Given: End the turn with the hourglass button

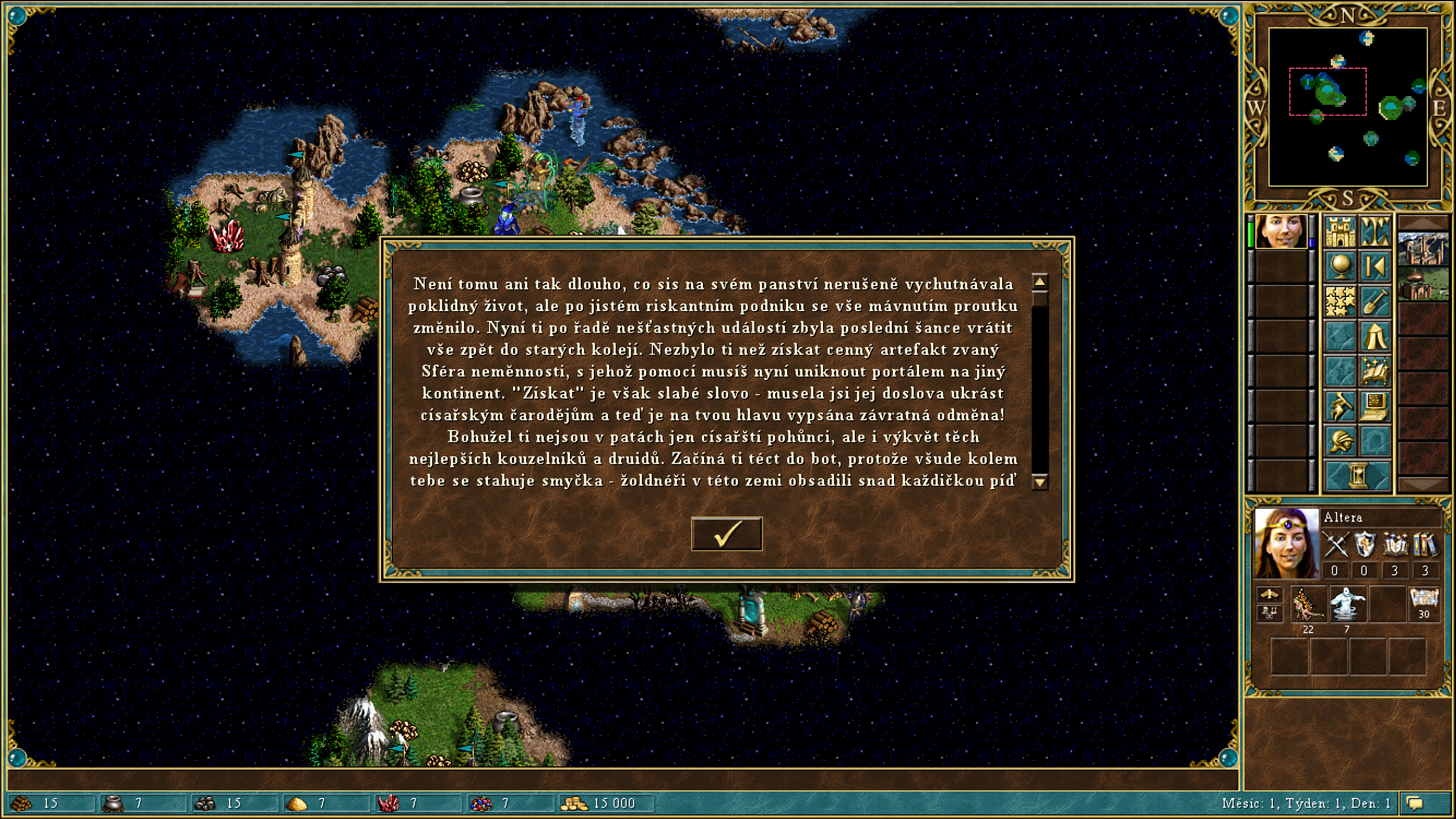Looking at the screenshot, I should pyautogui.click(x=1358, y=475).
